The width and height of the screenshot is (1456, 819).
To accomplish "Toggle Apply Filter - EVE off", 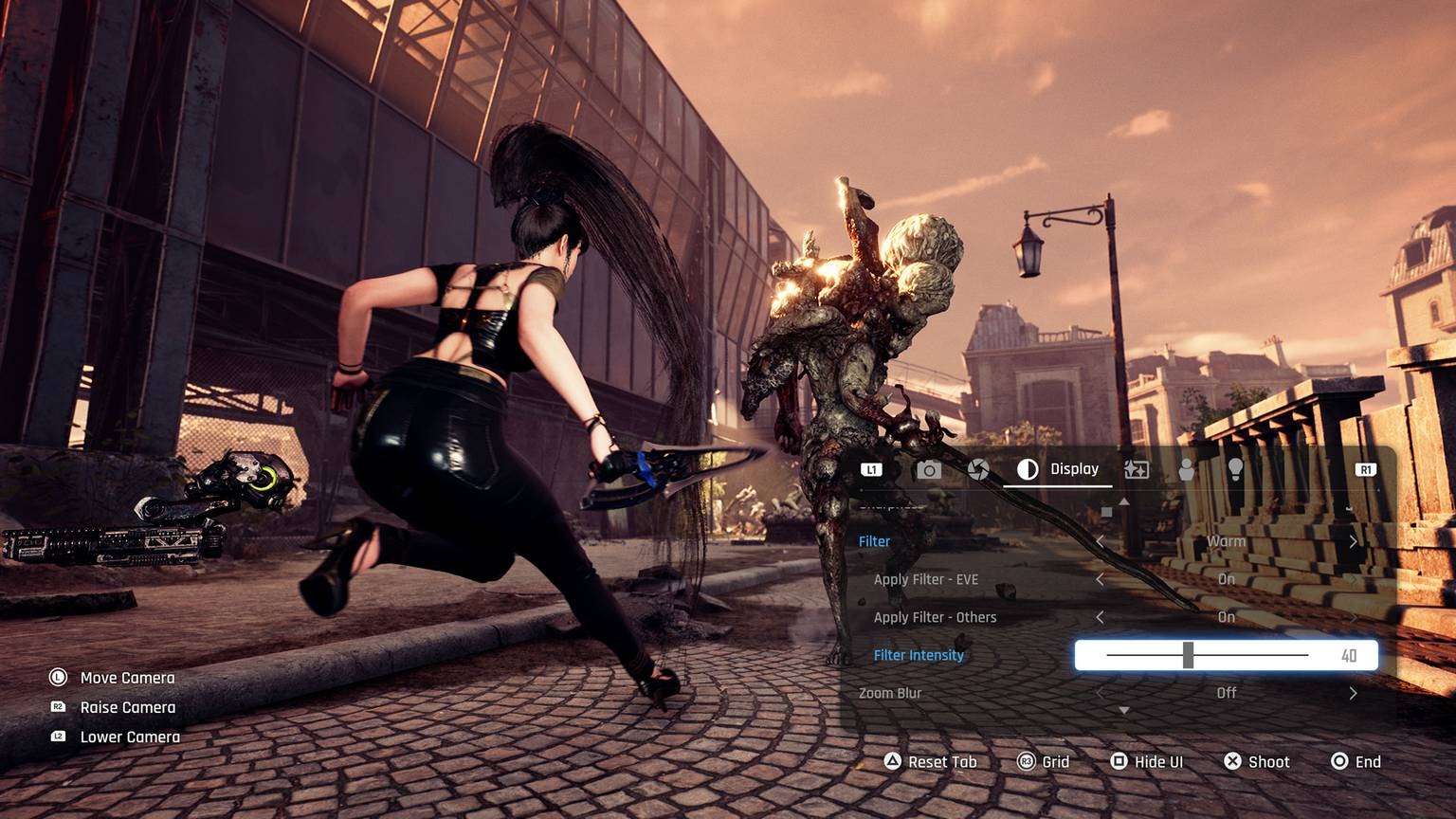I will [x=1100, y=579].
